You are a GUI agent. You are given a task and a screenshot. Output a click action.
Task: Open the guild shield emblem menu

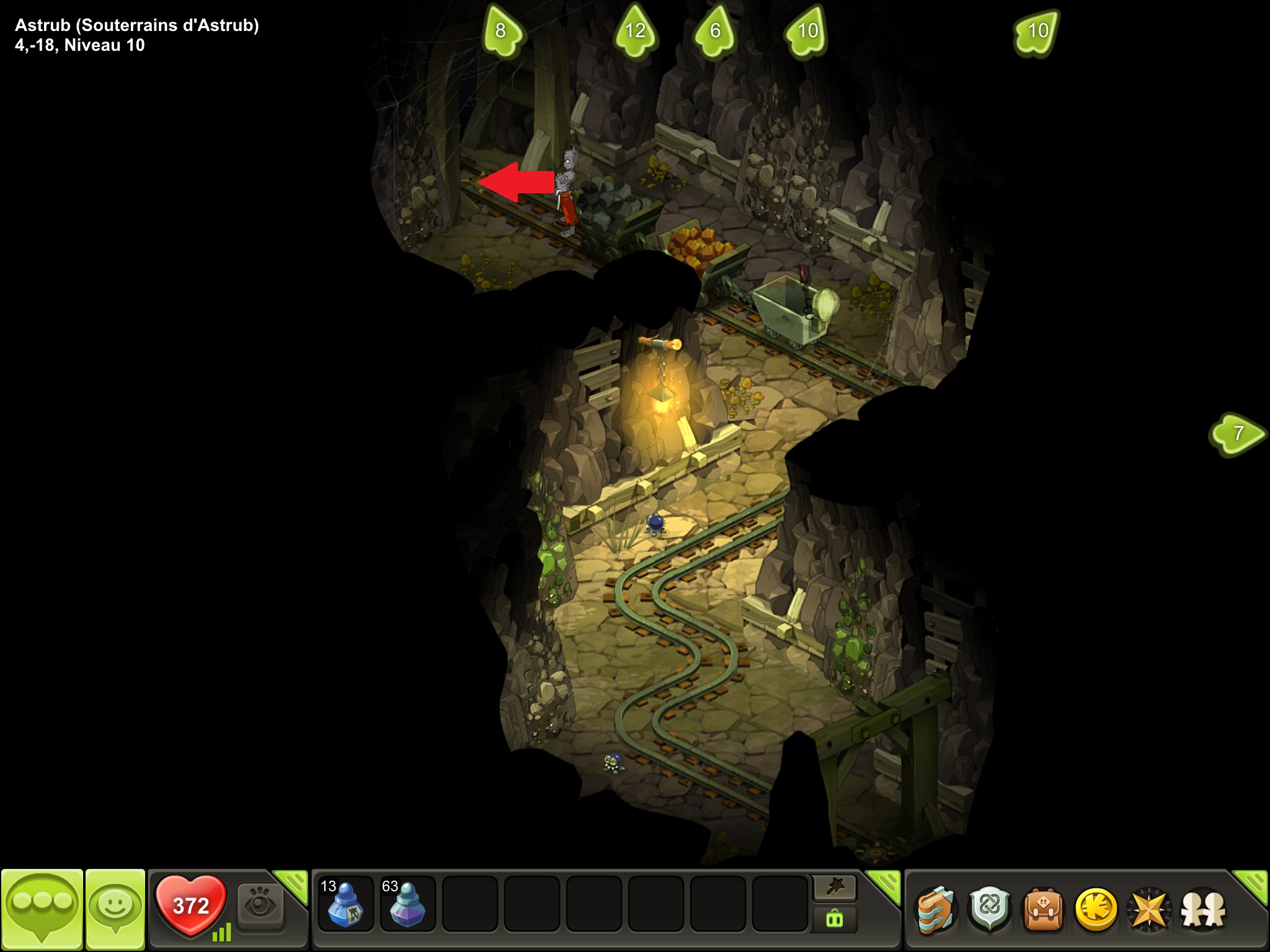[x=990, y=910]
